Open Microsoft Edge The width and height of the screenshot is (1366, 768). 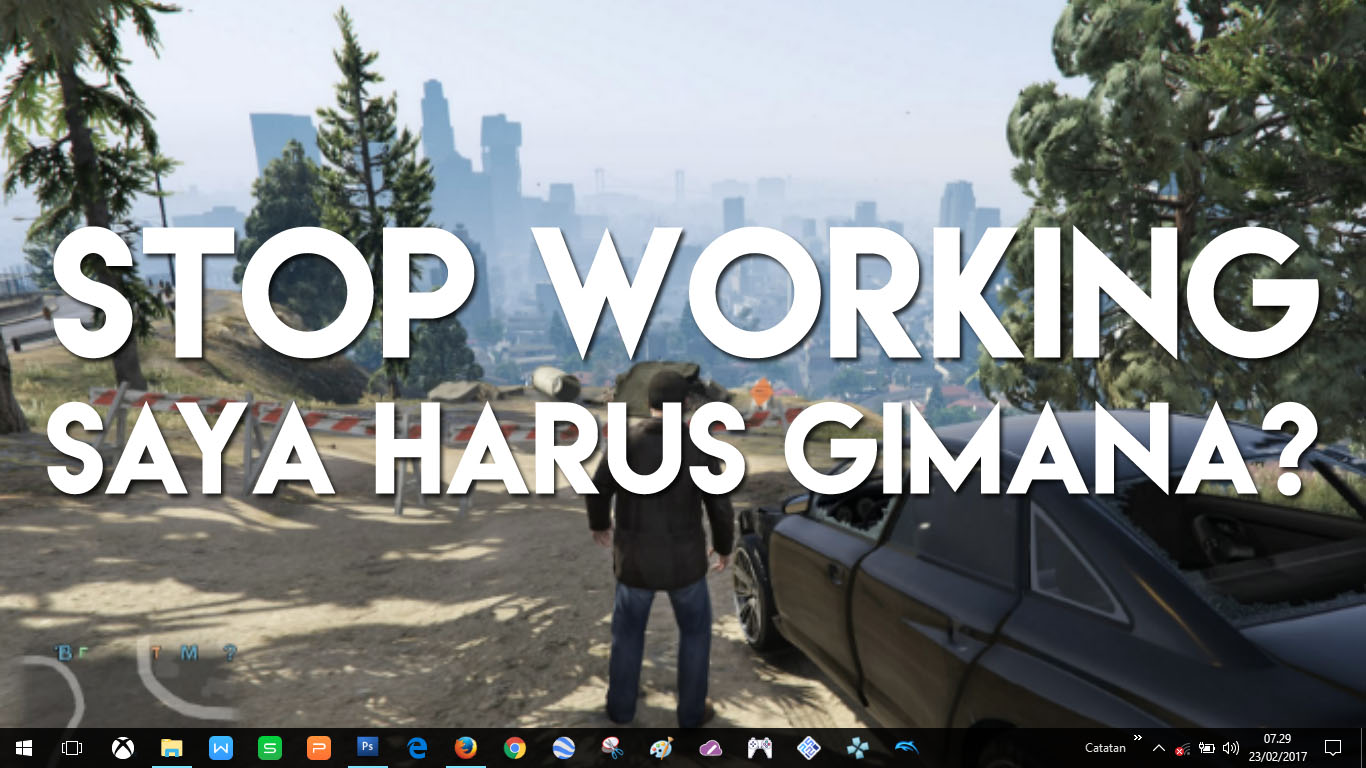415,748
